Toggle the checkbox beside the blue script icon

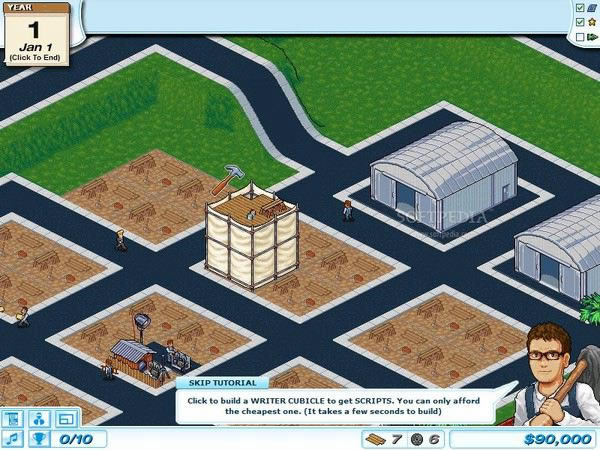pos(580,7)
